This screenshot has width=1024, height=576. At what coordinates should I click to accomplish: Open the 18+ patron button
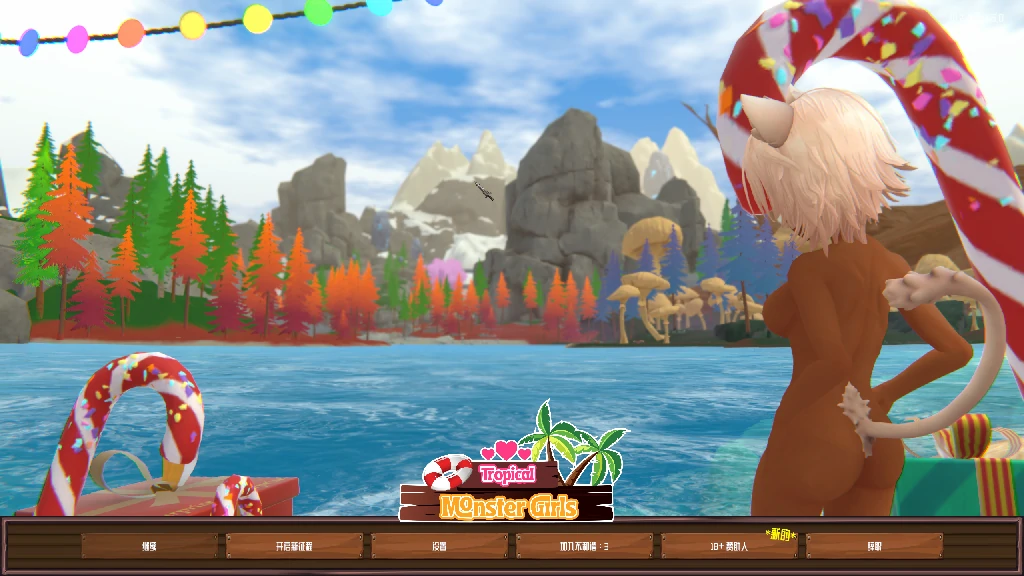click(729, 546)
